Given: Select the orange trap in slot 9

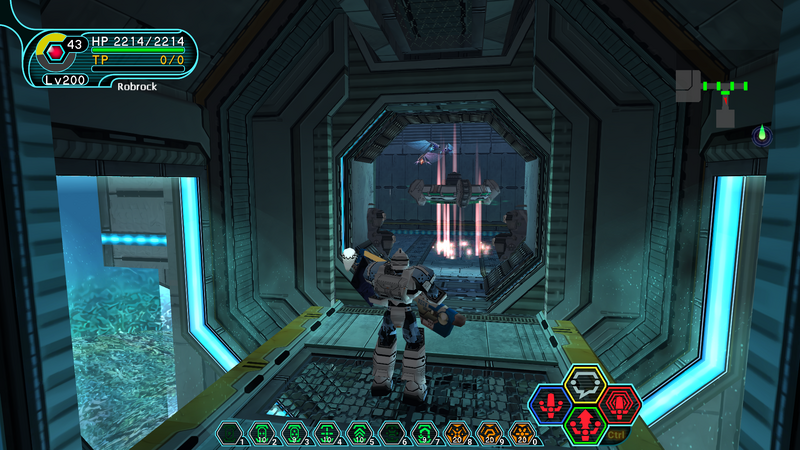Looking at the screenshot, I should click(x=489, y=433).
